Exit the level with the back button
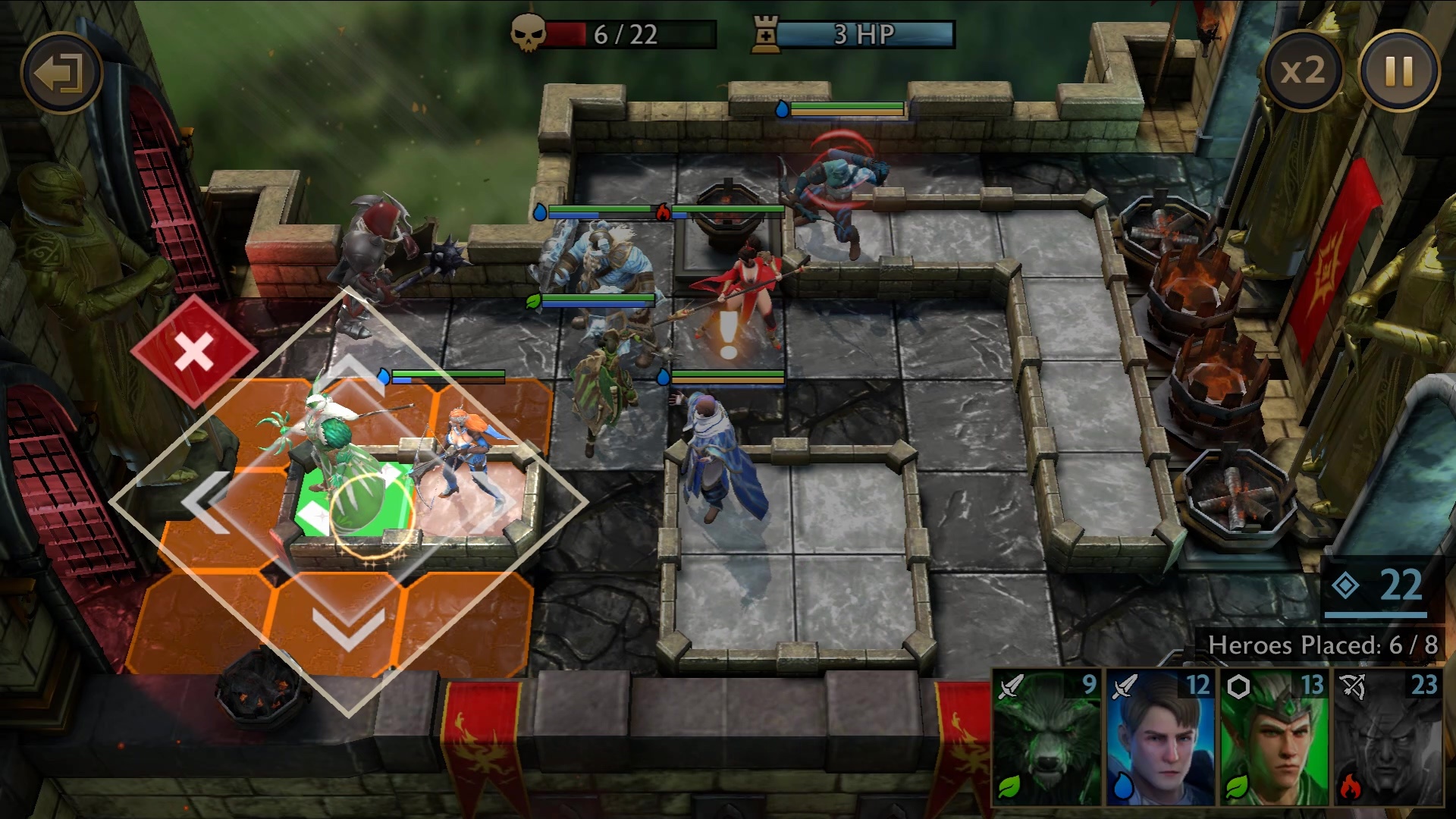1456x819 pixels. click(x=61, y=74)
